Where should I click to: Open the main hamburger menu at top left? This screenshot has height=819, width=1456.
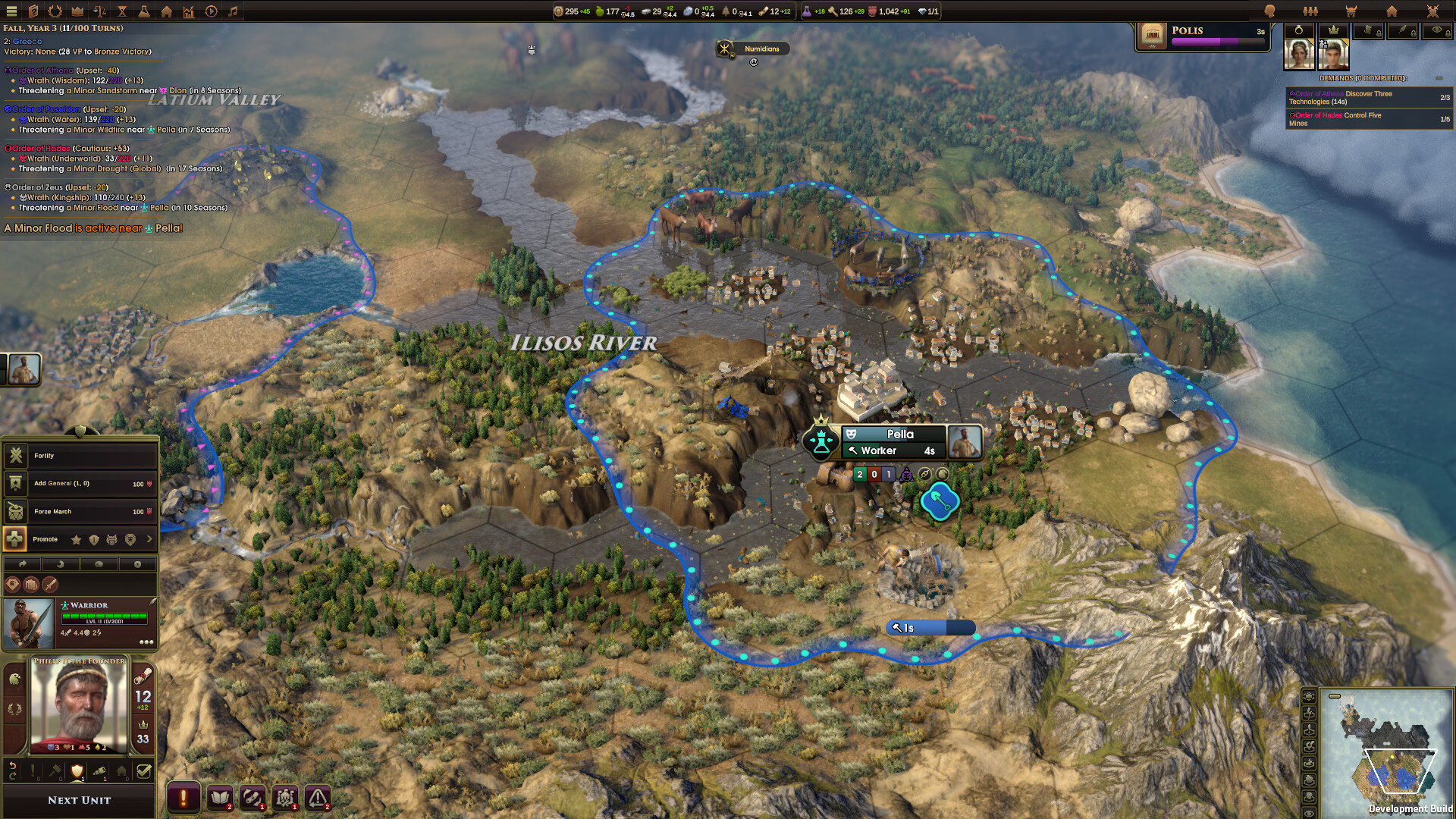point(11,11)
